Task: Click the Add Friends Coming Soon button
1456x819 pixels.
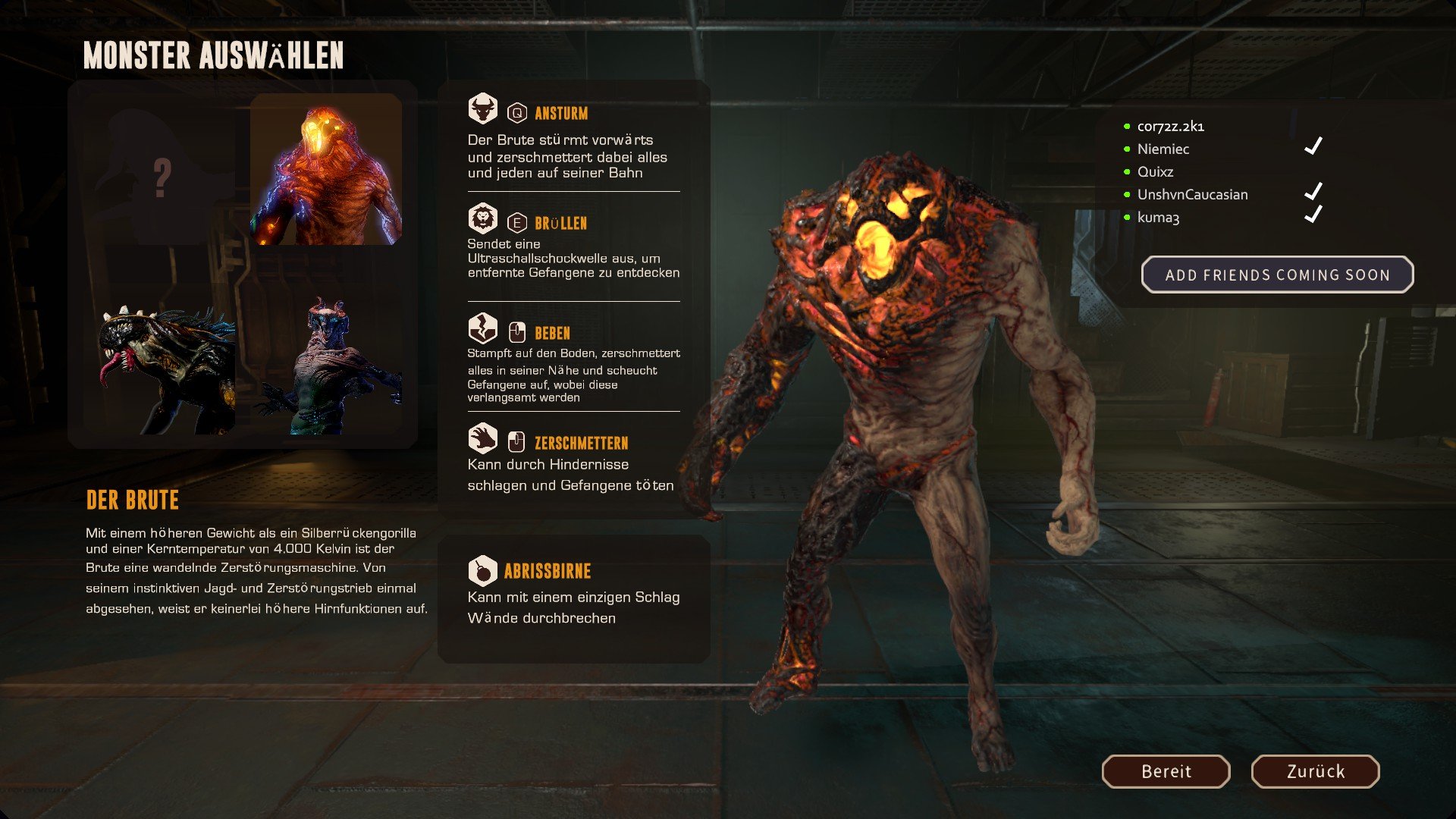Action: [1277, 275]
